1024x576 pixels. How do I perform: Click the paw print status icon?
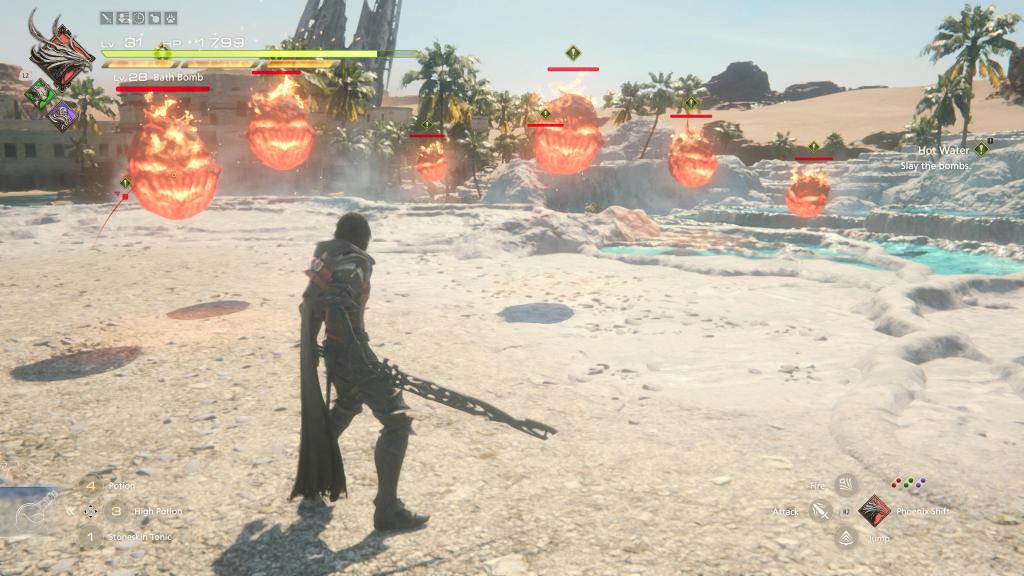pos(171,17)
